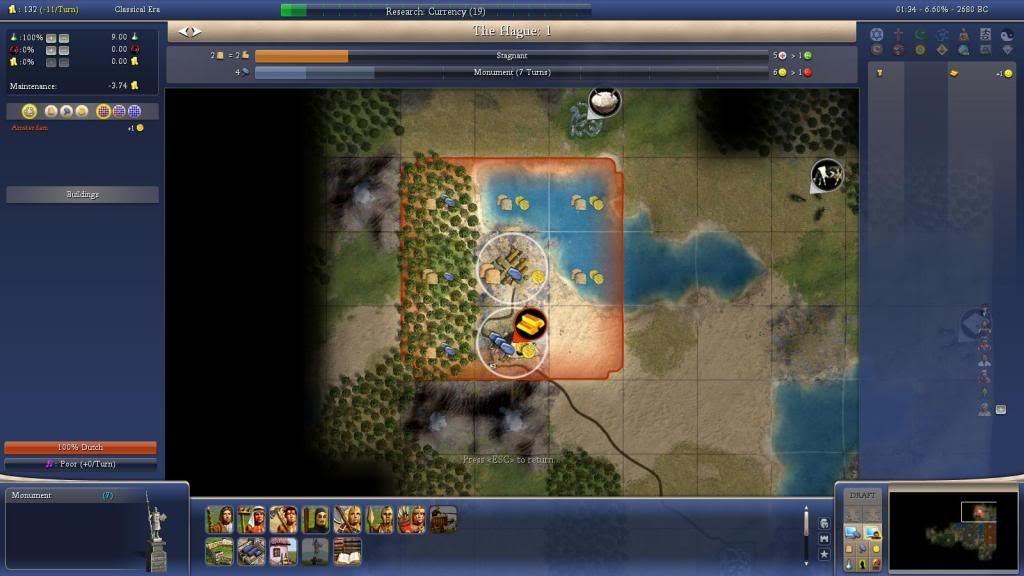Cycle to the previous city with left arrow
1024x576 pixels.
[x=183, y=32]
